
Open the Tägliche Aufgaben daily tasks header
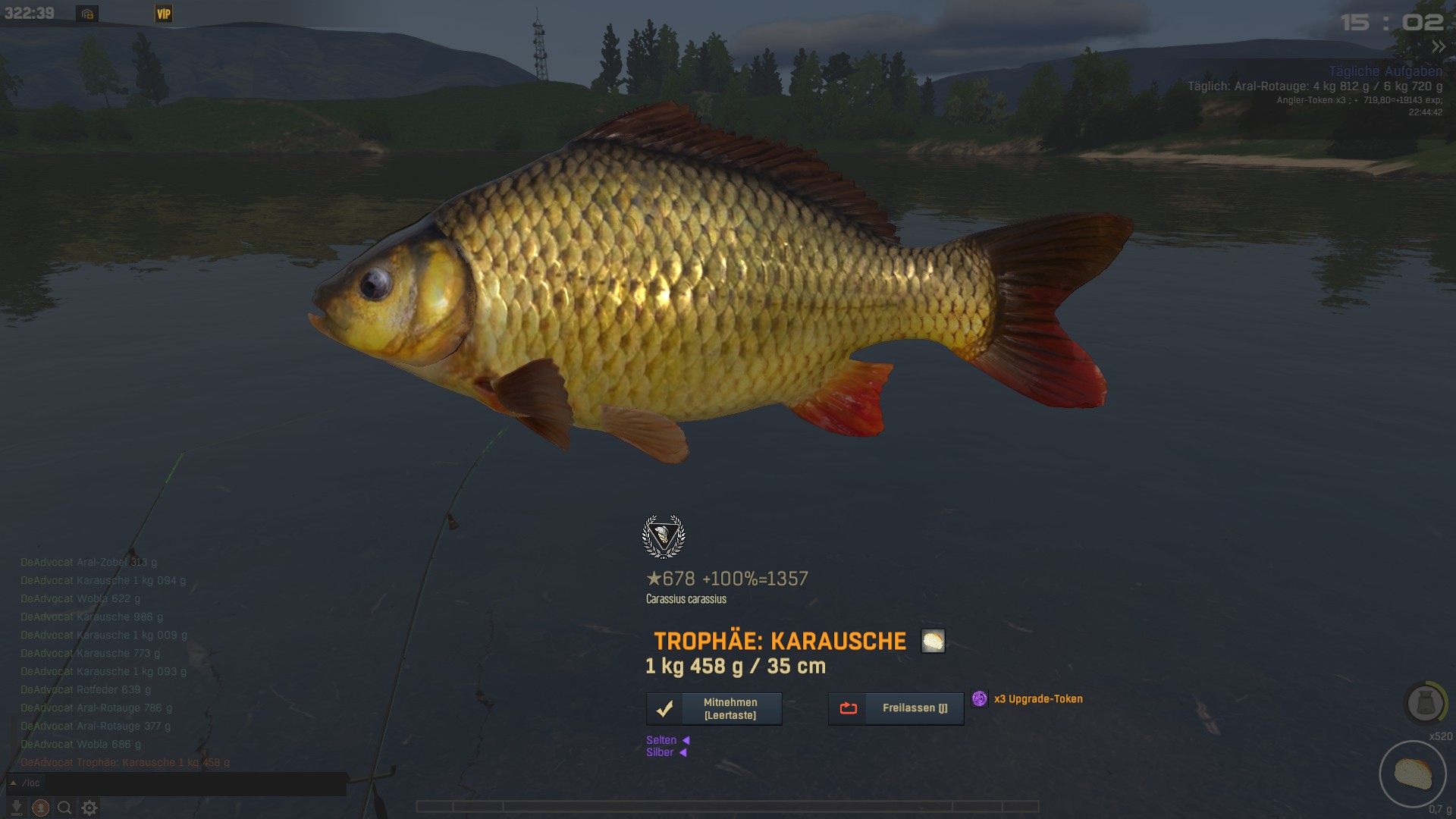coord(1385,71)
